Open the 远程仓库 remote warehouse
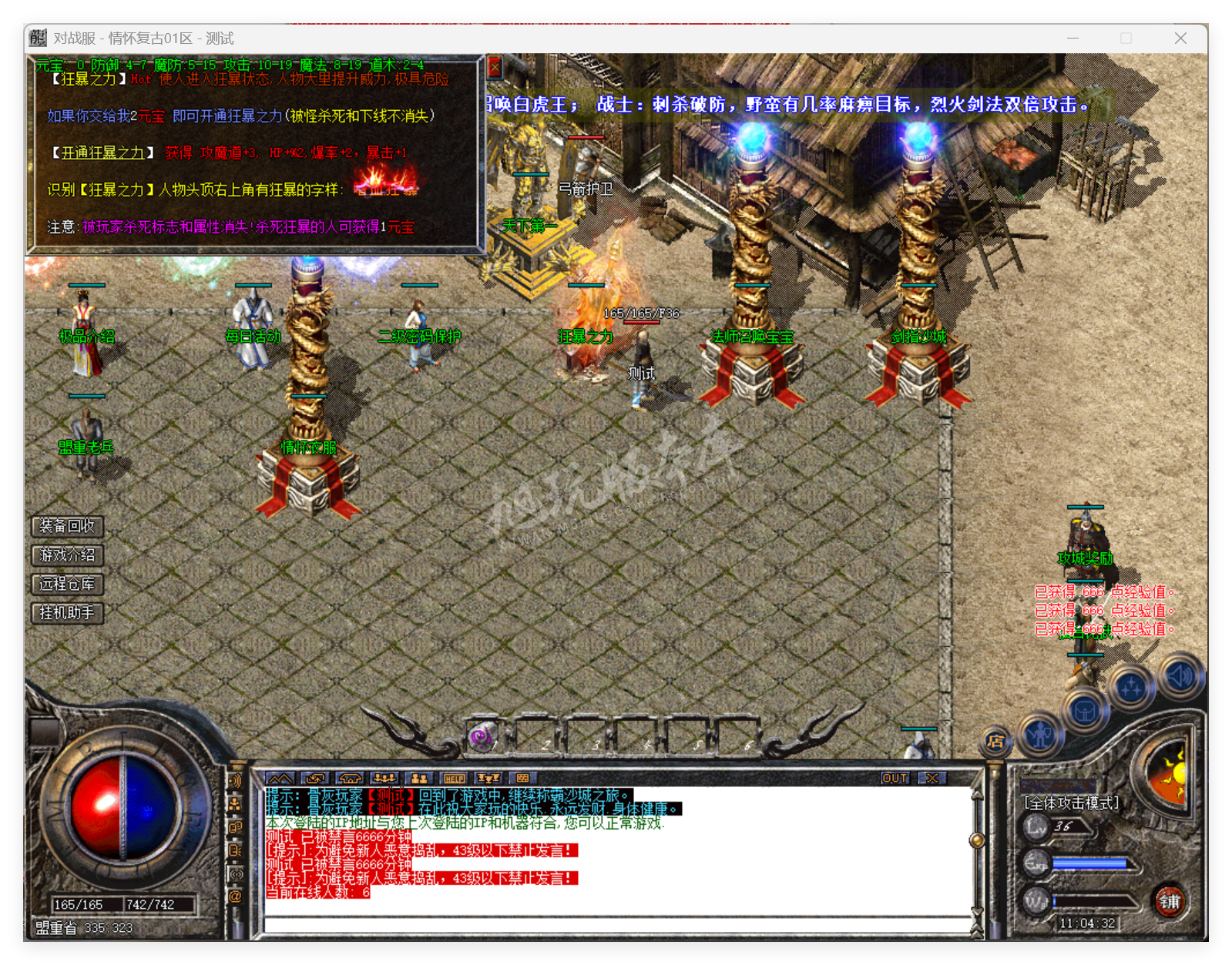This screenshot has height=965, width=1232. coord(65,585)
